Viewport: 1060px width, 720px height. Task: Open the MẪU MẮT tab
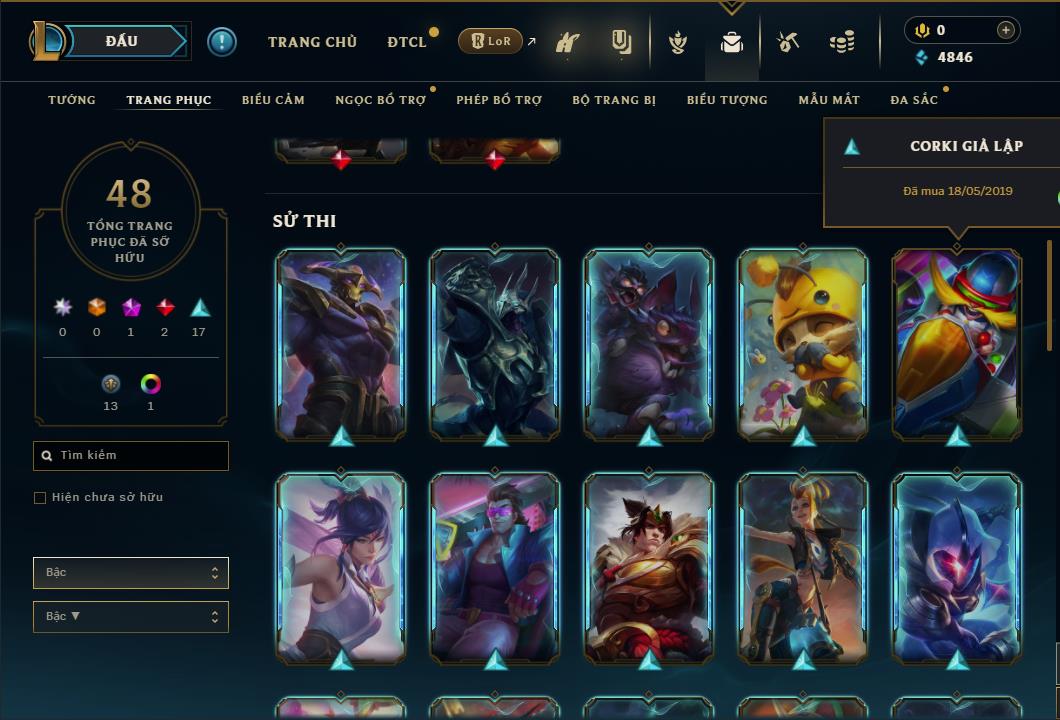pos(829,100)
